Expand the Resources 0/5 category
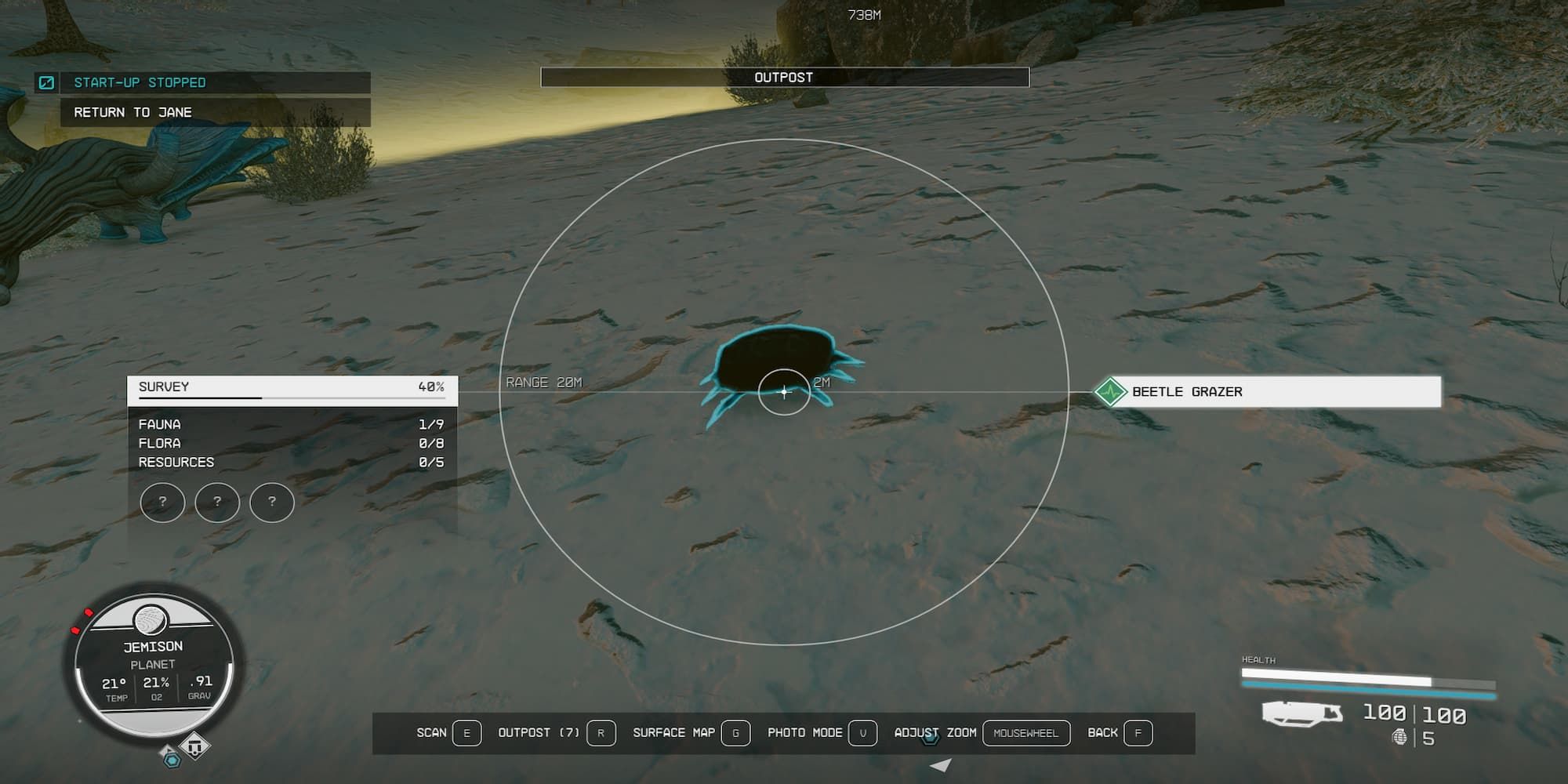 coord(290,462)
